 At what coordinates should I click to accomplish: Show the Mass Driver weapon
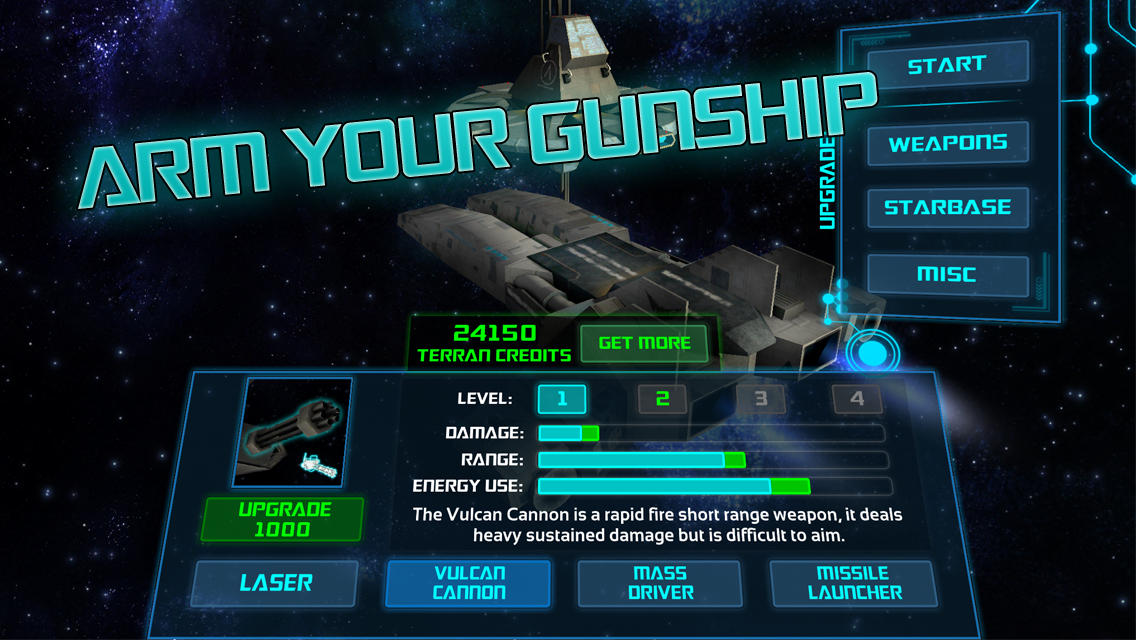coord(660,583)
